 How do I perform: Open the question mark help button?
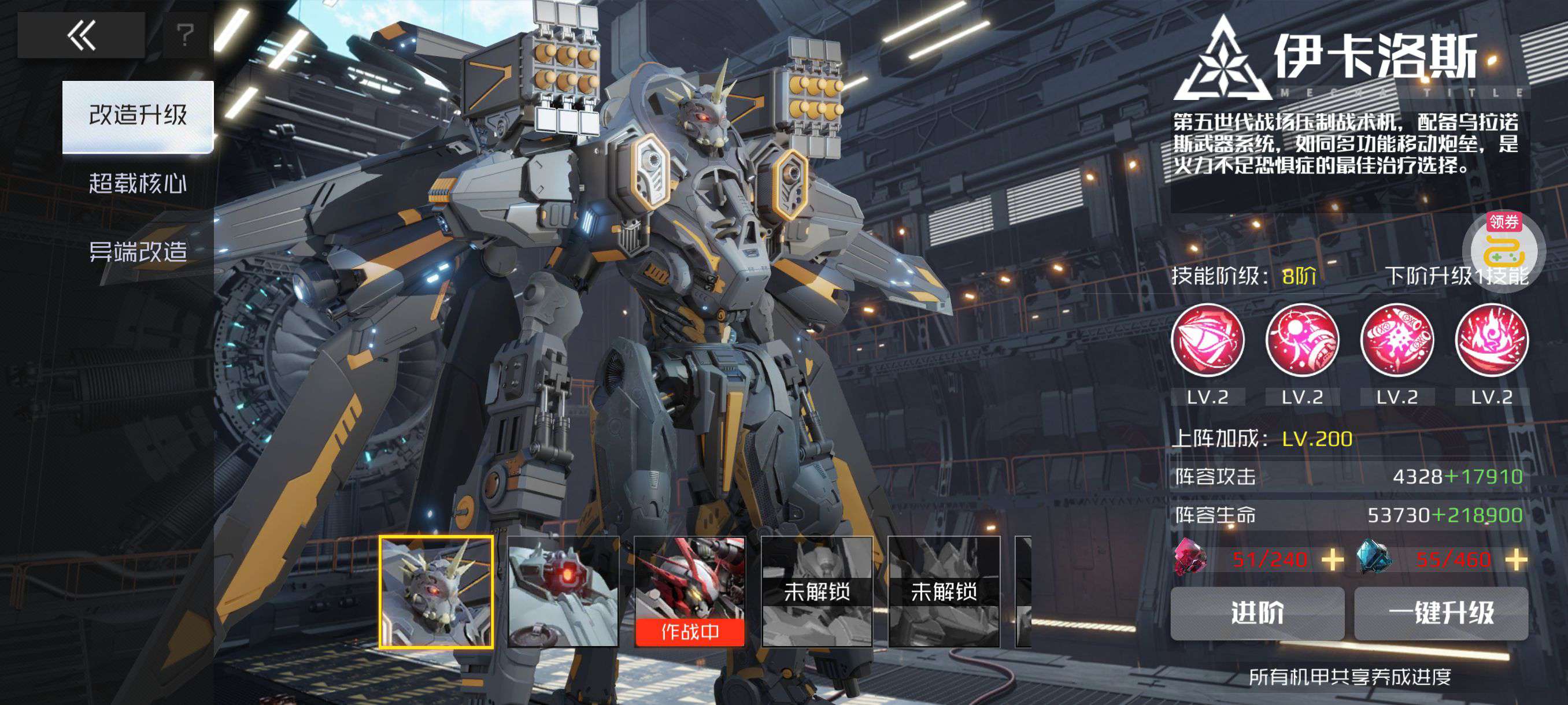(x=185, y=35)
